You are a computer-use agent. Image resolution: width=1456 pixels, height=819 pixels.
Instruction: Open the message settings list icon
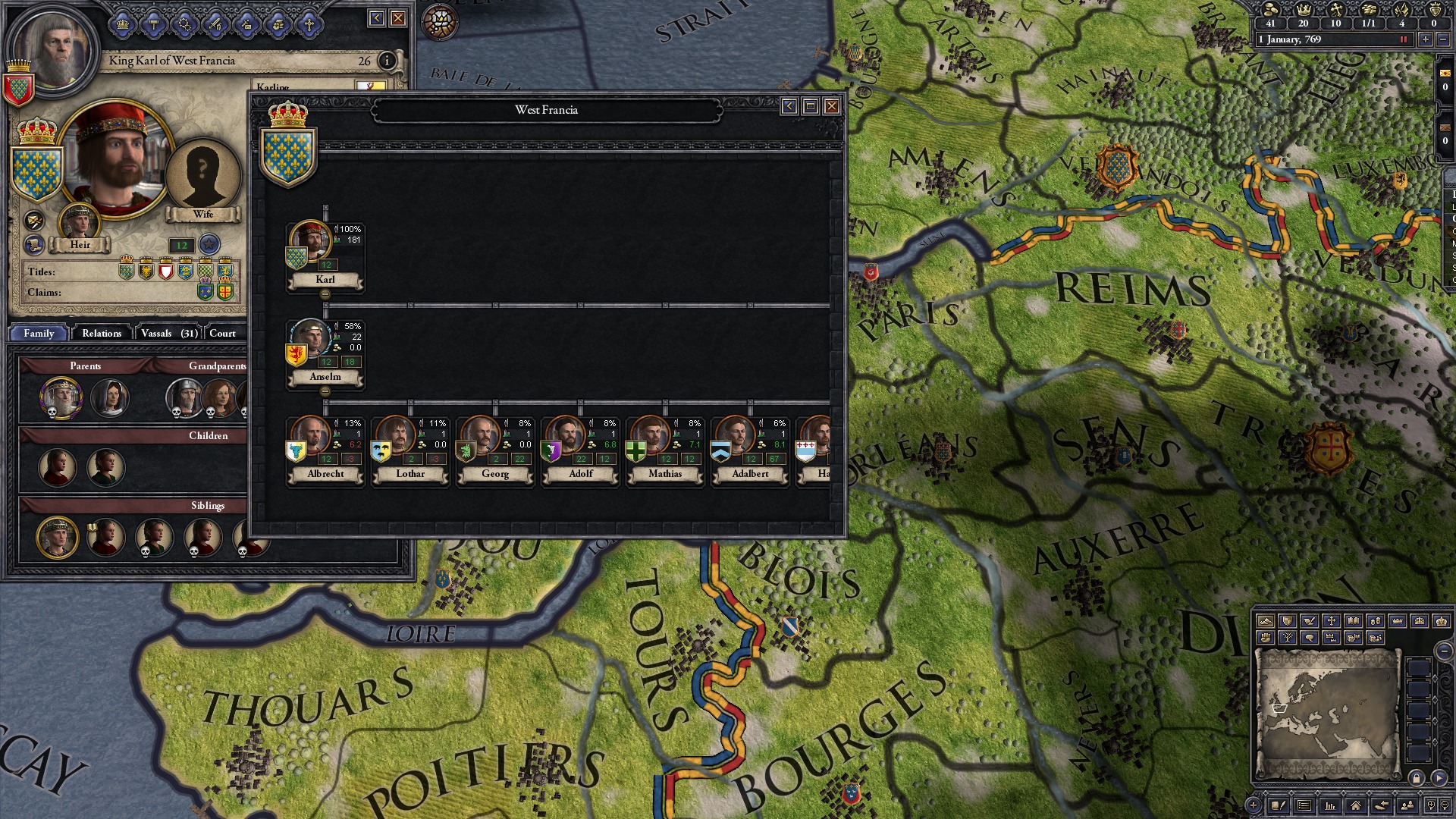tap(1304, 806)
